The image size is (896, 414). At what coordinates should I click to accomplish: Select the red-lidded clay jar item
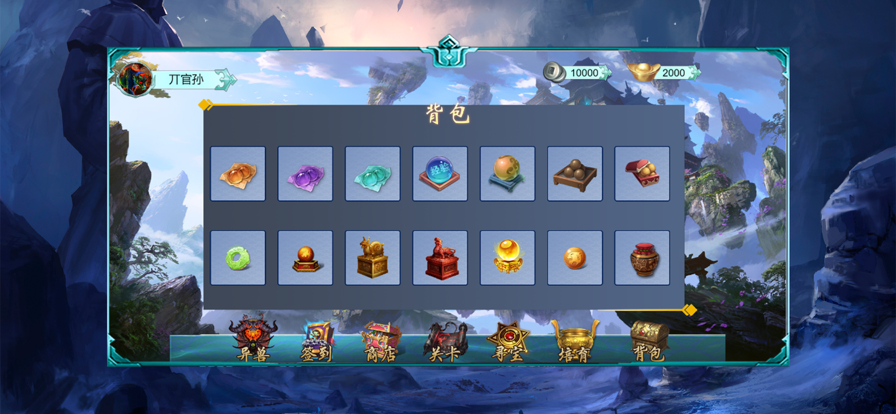pyautogui.click(x=642, y=258)
